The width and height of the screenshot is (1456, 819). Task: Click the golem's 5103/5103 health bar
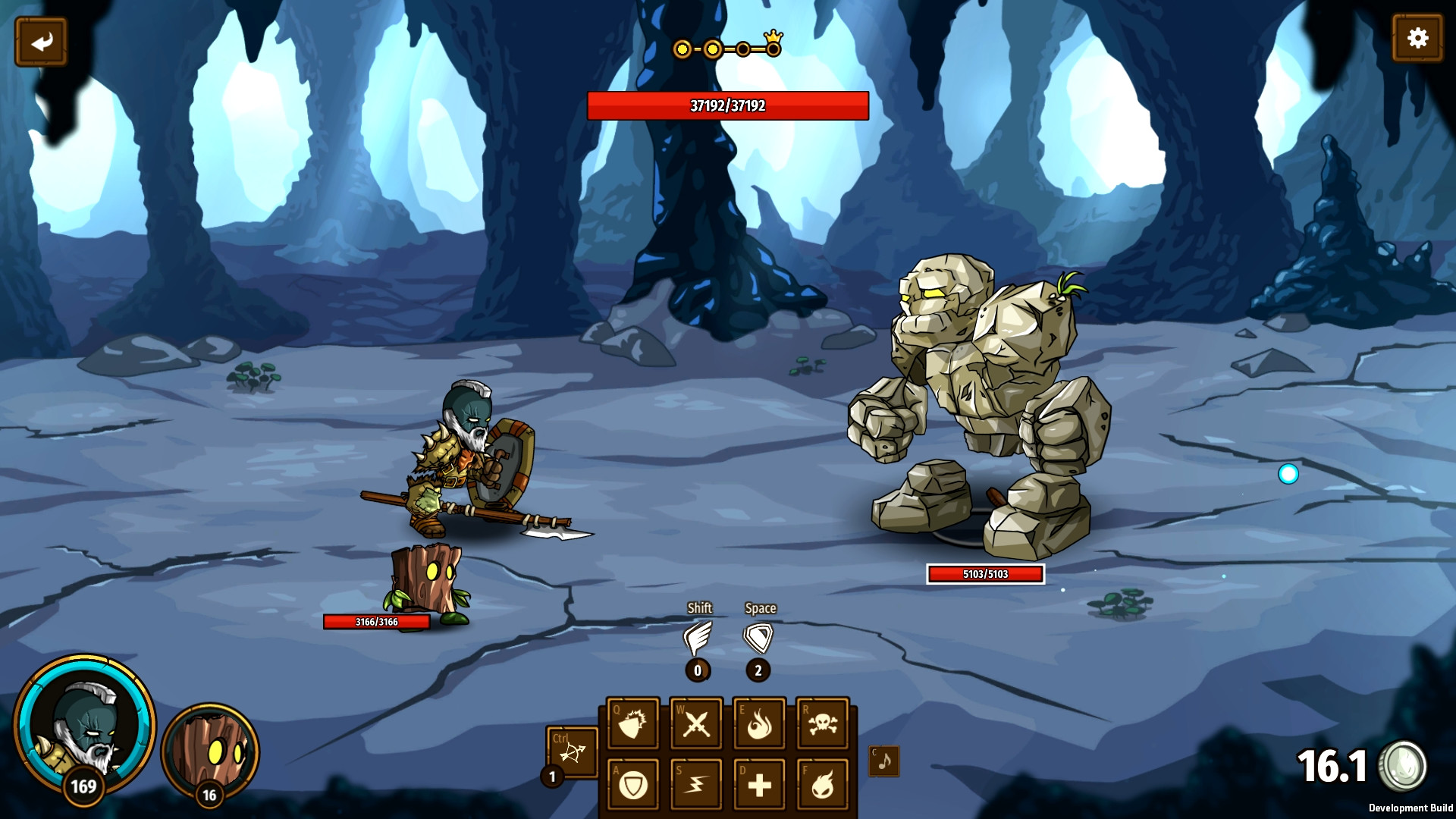[985, 574]
